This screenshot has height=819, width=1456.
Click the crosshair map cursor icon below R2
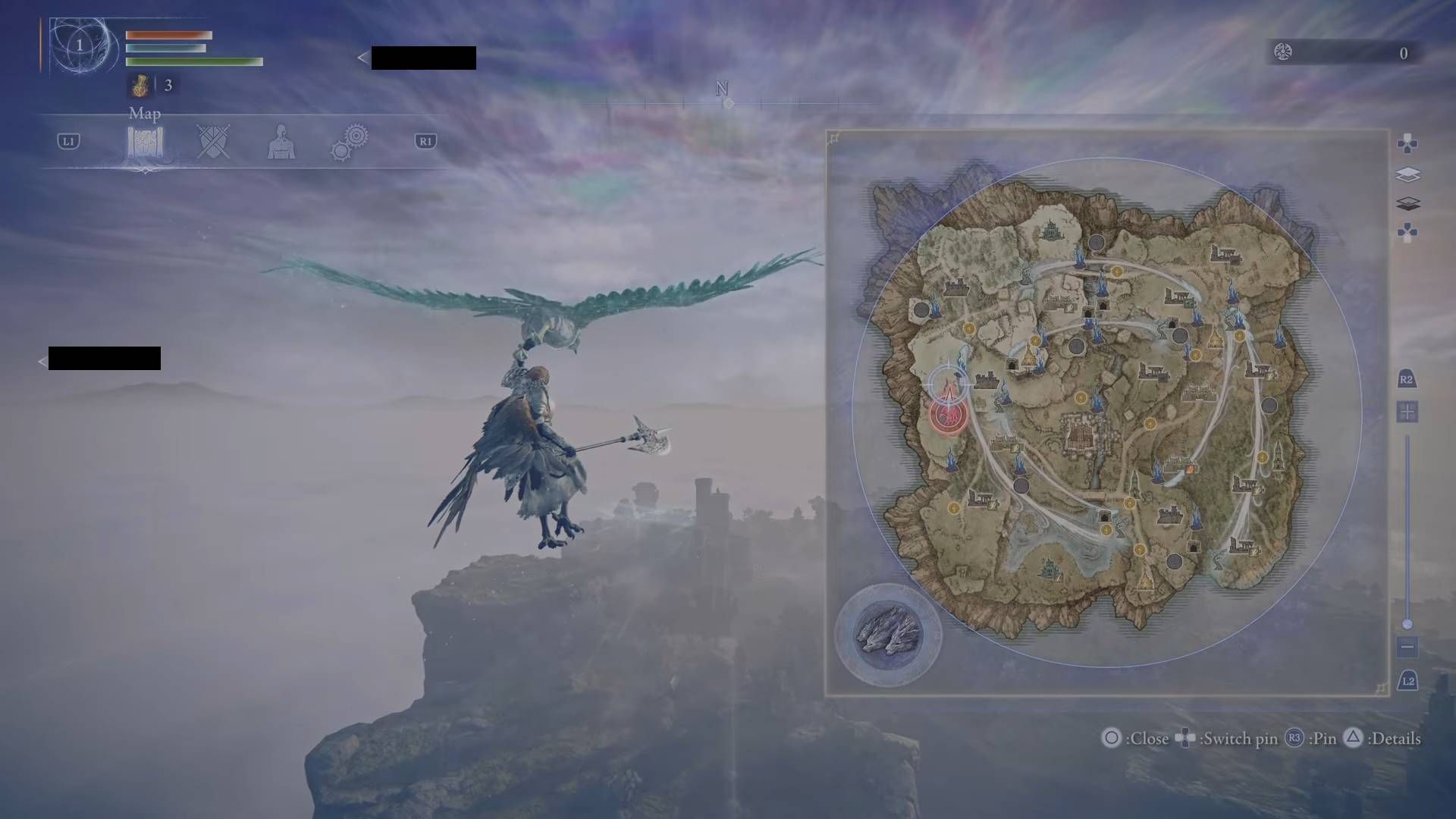click(x=1407, y=412)
